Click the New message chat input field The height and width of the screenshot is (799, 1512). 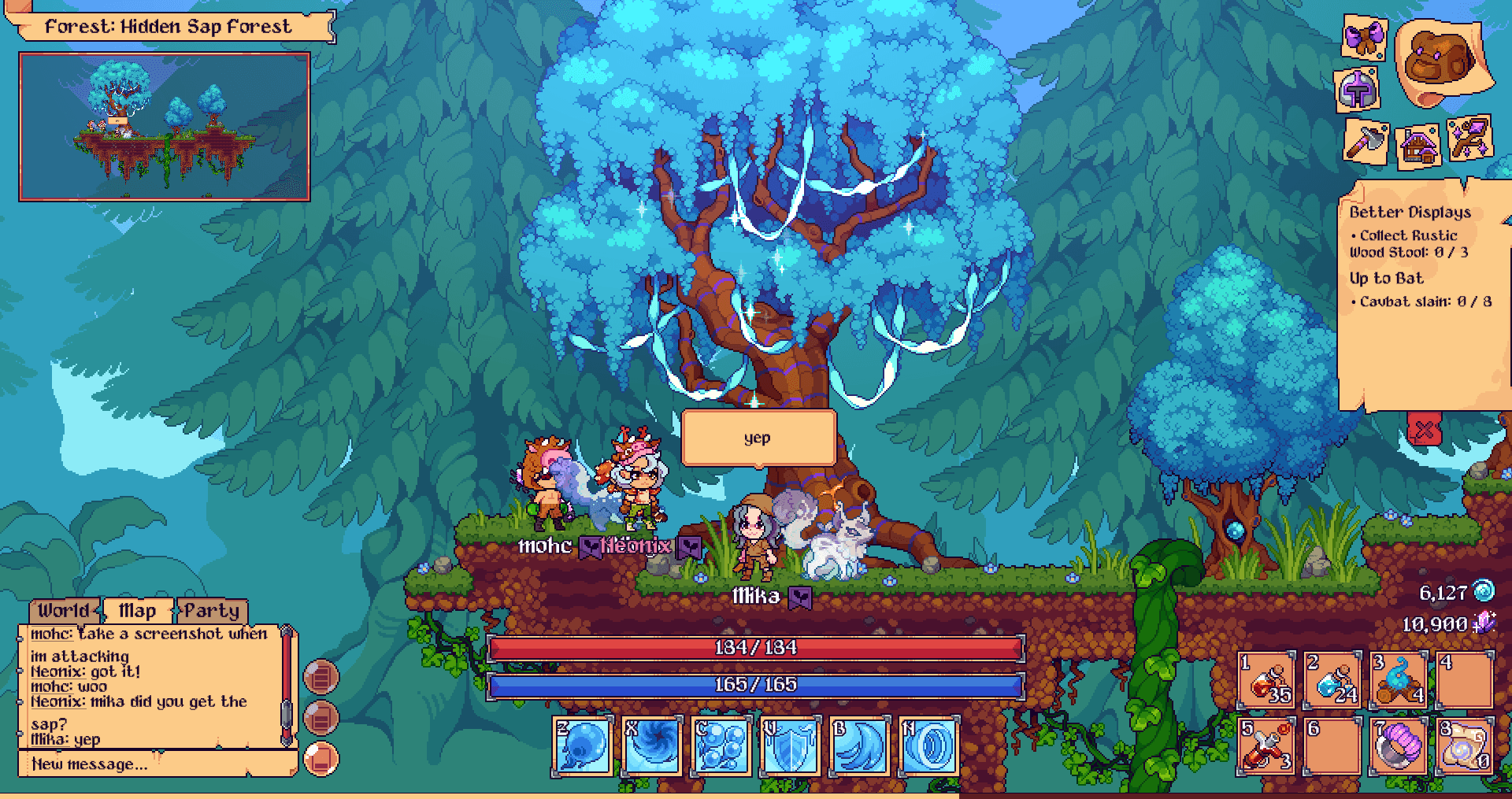[x=142, y=764]
